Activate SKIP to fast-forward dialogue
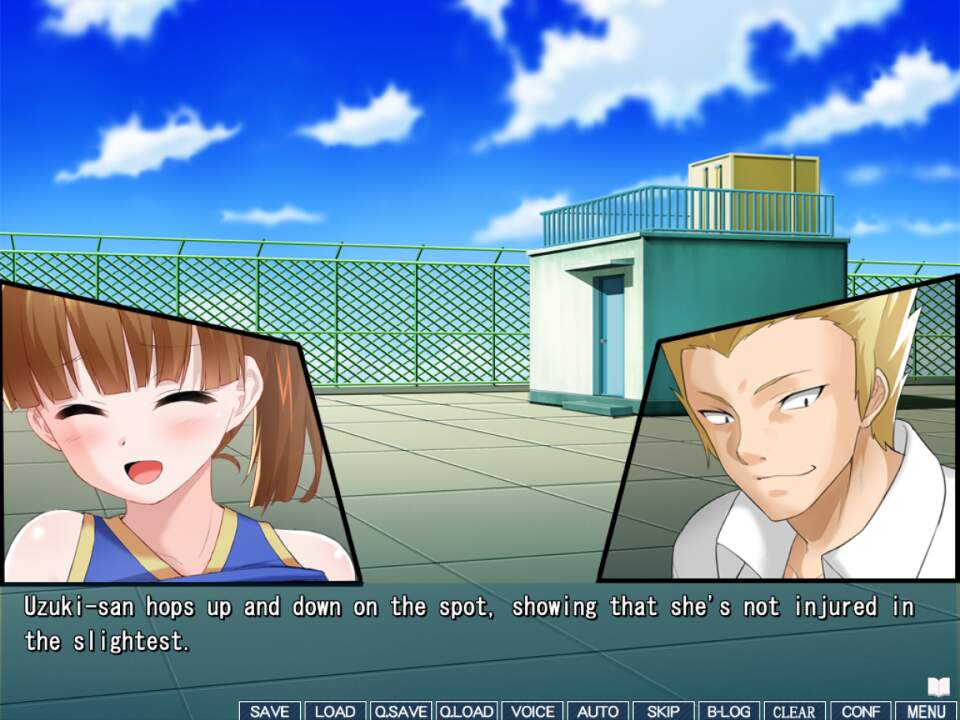This screenshot has width=960, height=720. pos(663,711)
